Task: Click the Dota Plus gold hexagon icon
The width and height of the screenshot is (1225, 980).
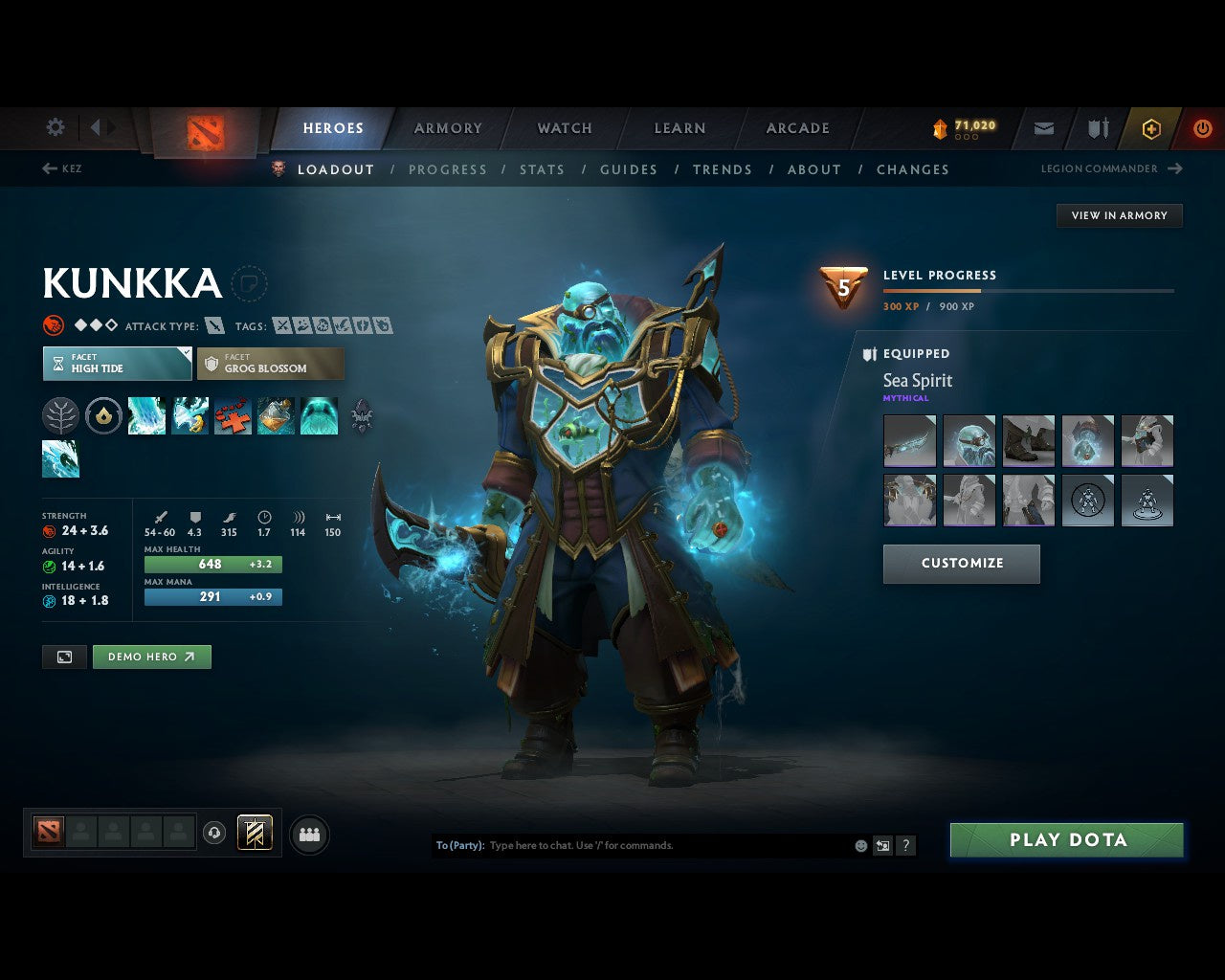Action: [1150, 128]
